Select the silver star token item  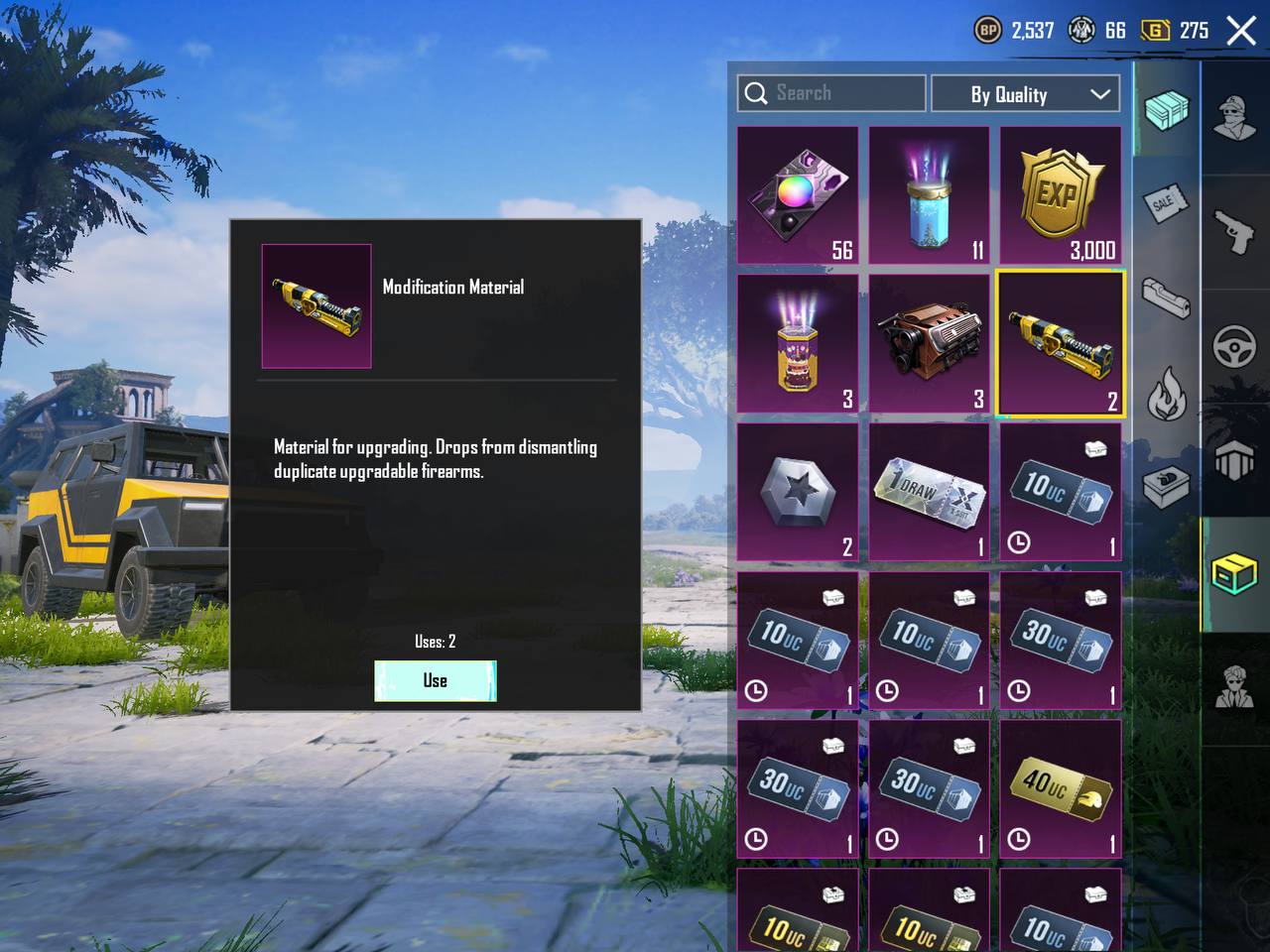click(x=798, y=490)
